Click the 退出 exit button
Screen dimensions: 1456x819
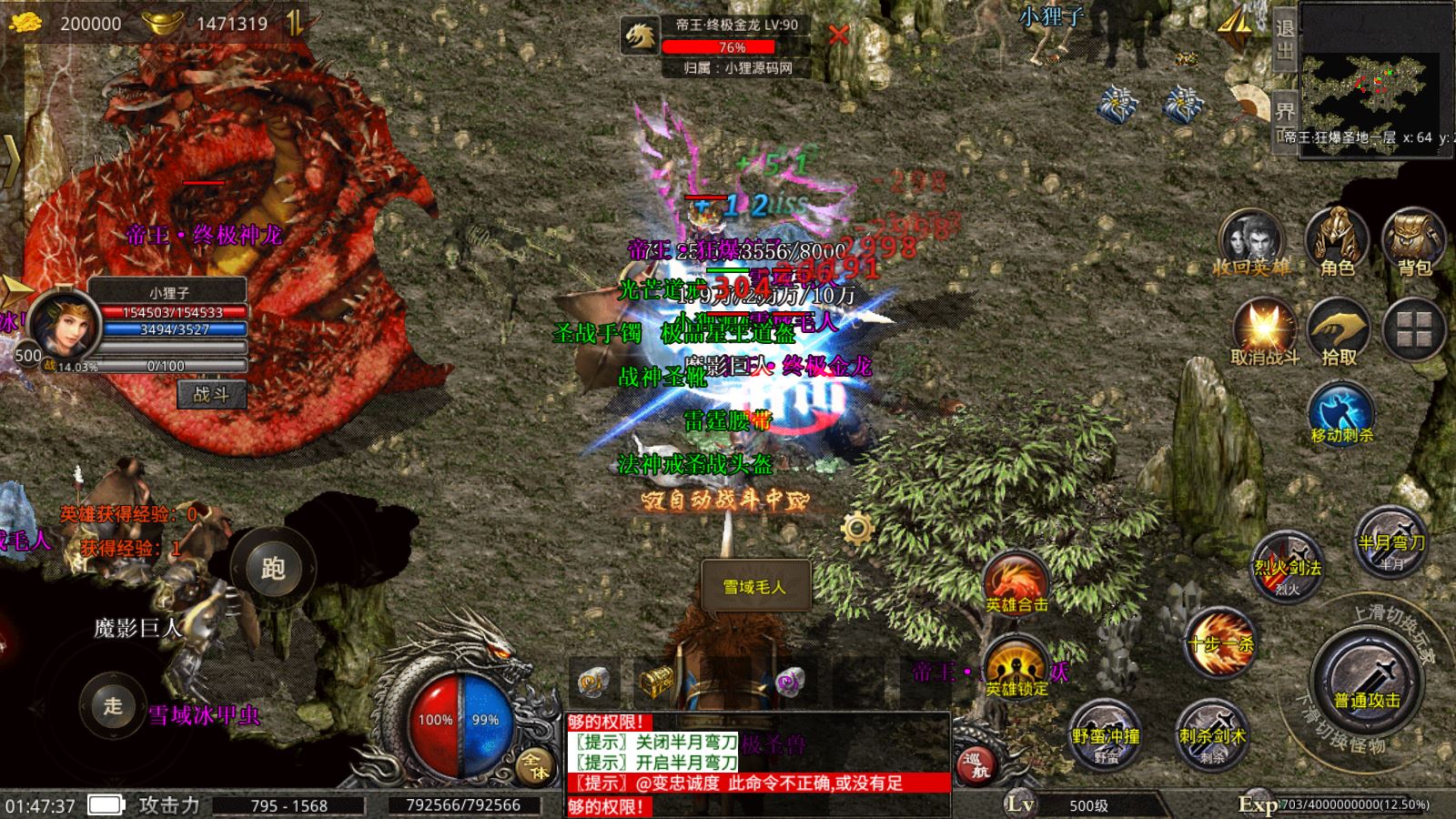point(1284,38)
